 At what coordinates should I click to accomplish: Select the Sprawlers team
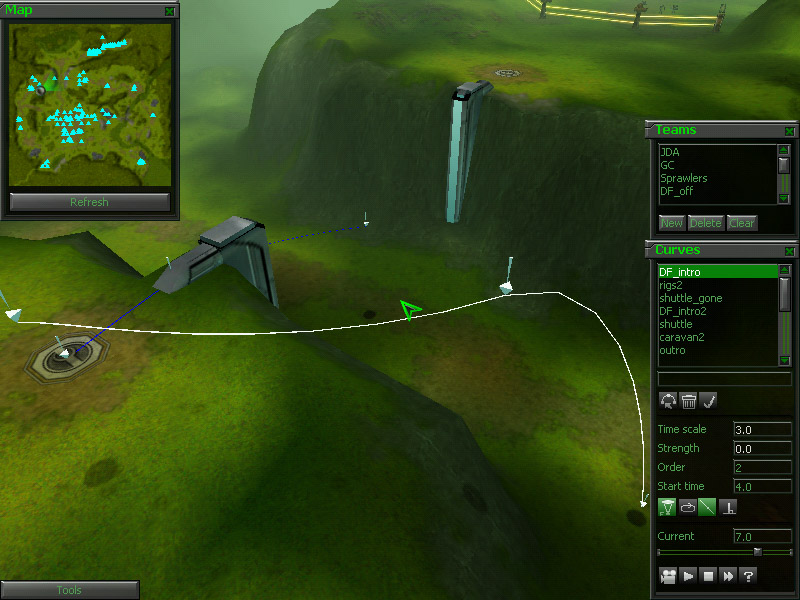pos(684,178)
